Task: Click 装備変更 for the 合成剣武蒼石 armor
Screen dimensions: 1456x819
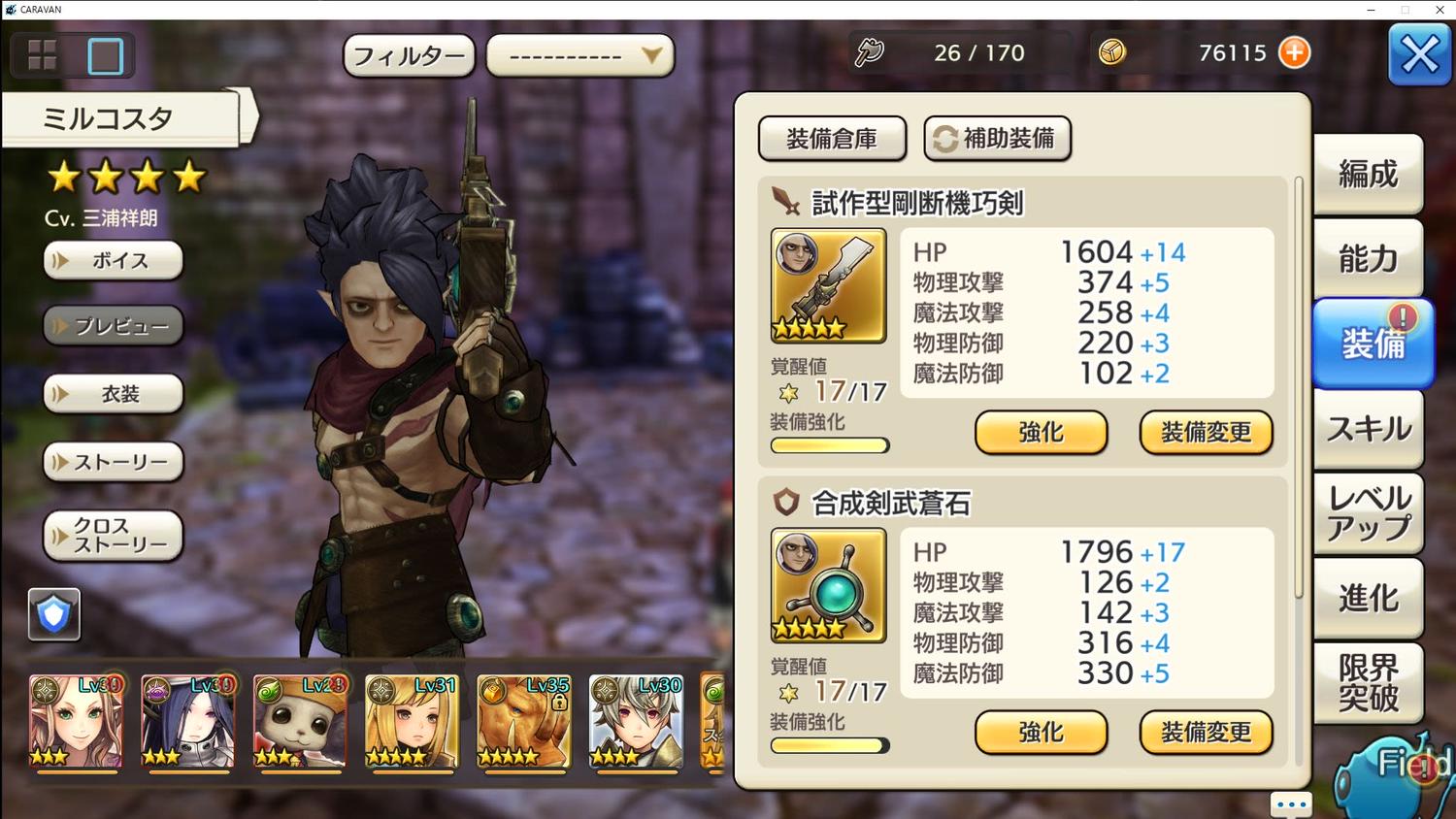Action: coord(1206,733)
